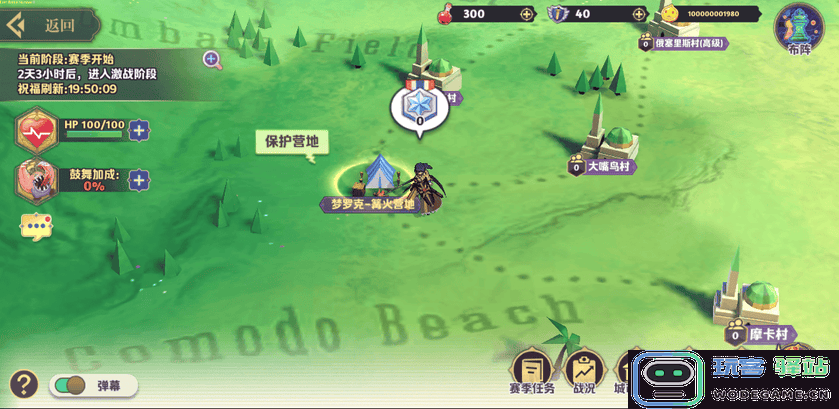Open 赛季任务 season tasks
This screenshot has height=409, width=839.
[532, 374]
